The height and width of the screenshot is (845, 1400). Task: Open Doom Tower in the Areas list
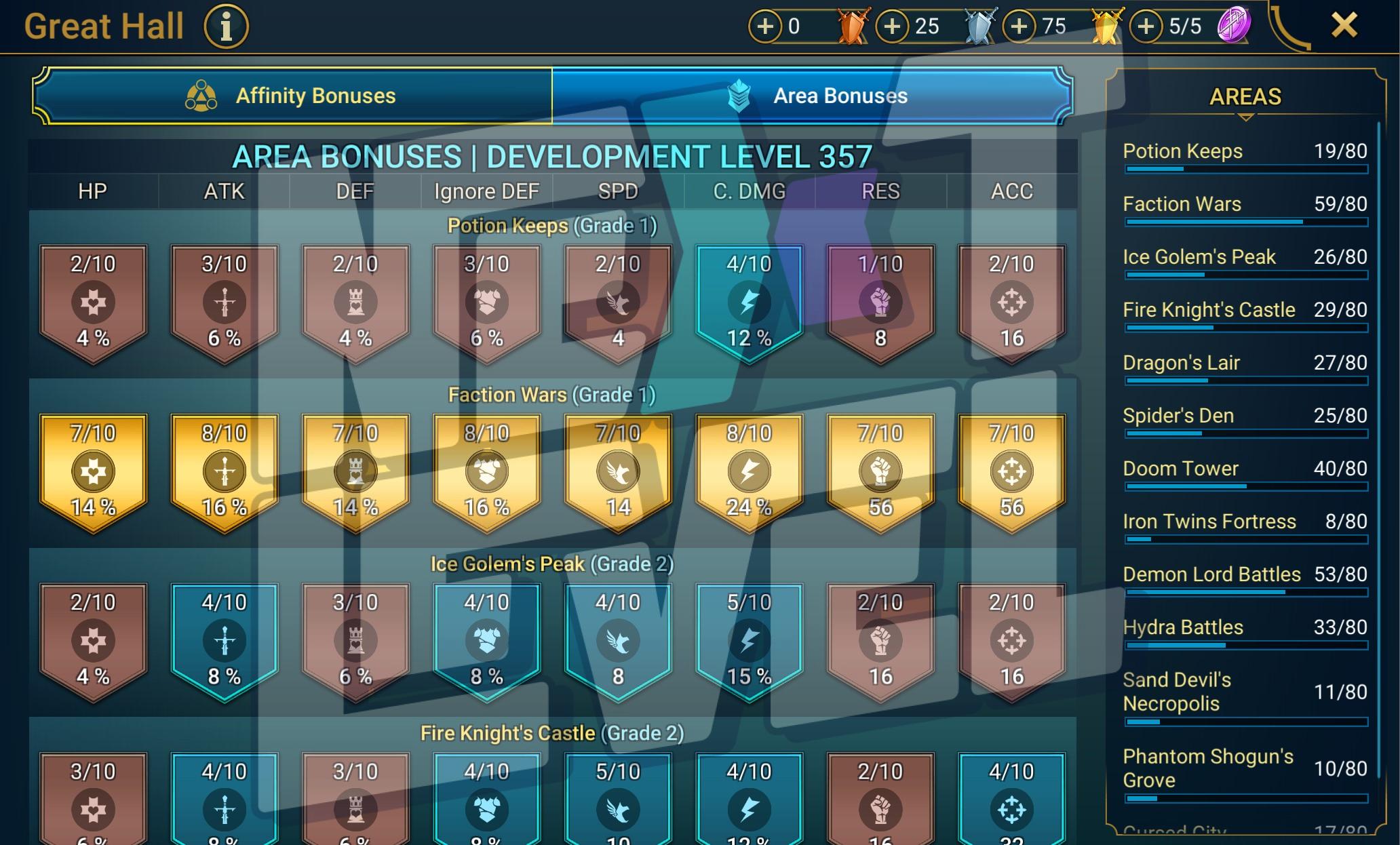1244,469
